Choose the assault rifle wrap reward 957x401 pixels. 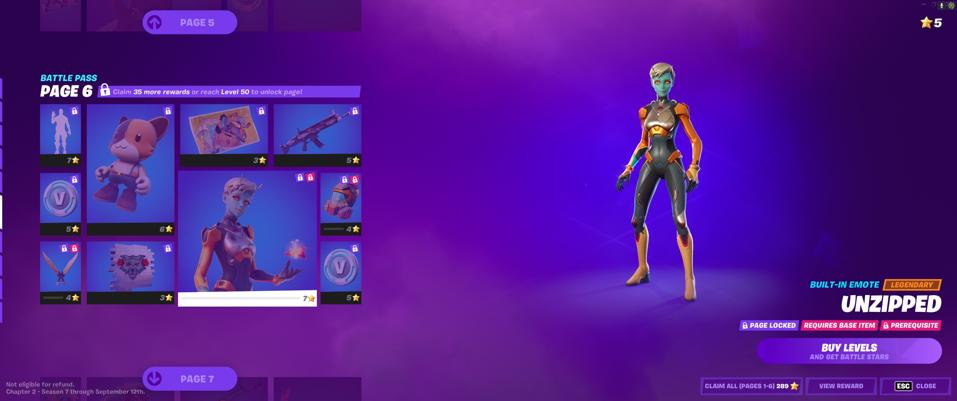[317, 134]
